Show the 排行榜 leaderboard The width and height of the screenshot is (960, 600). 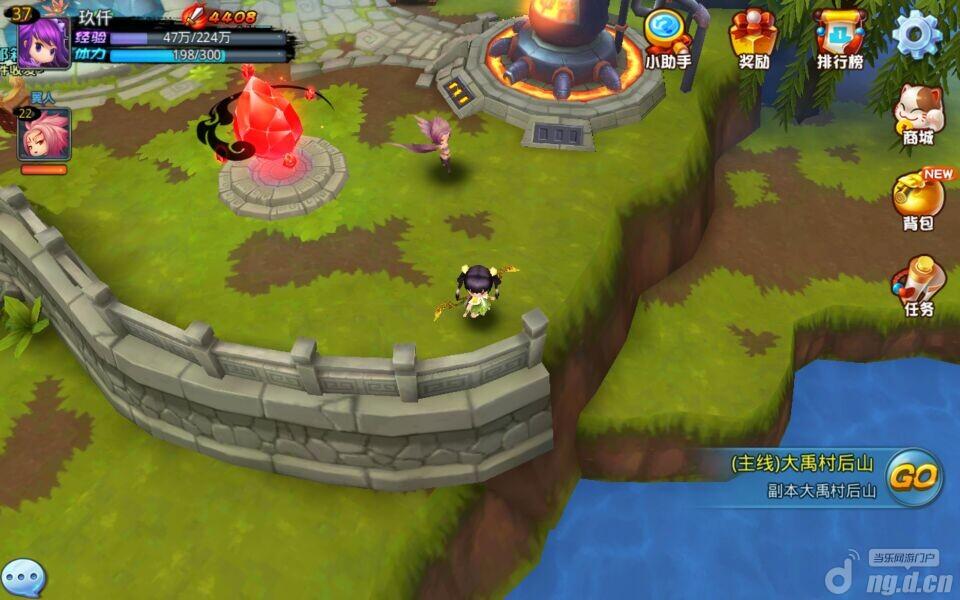[839, 37]
